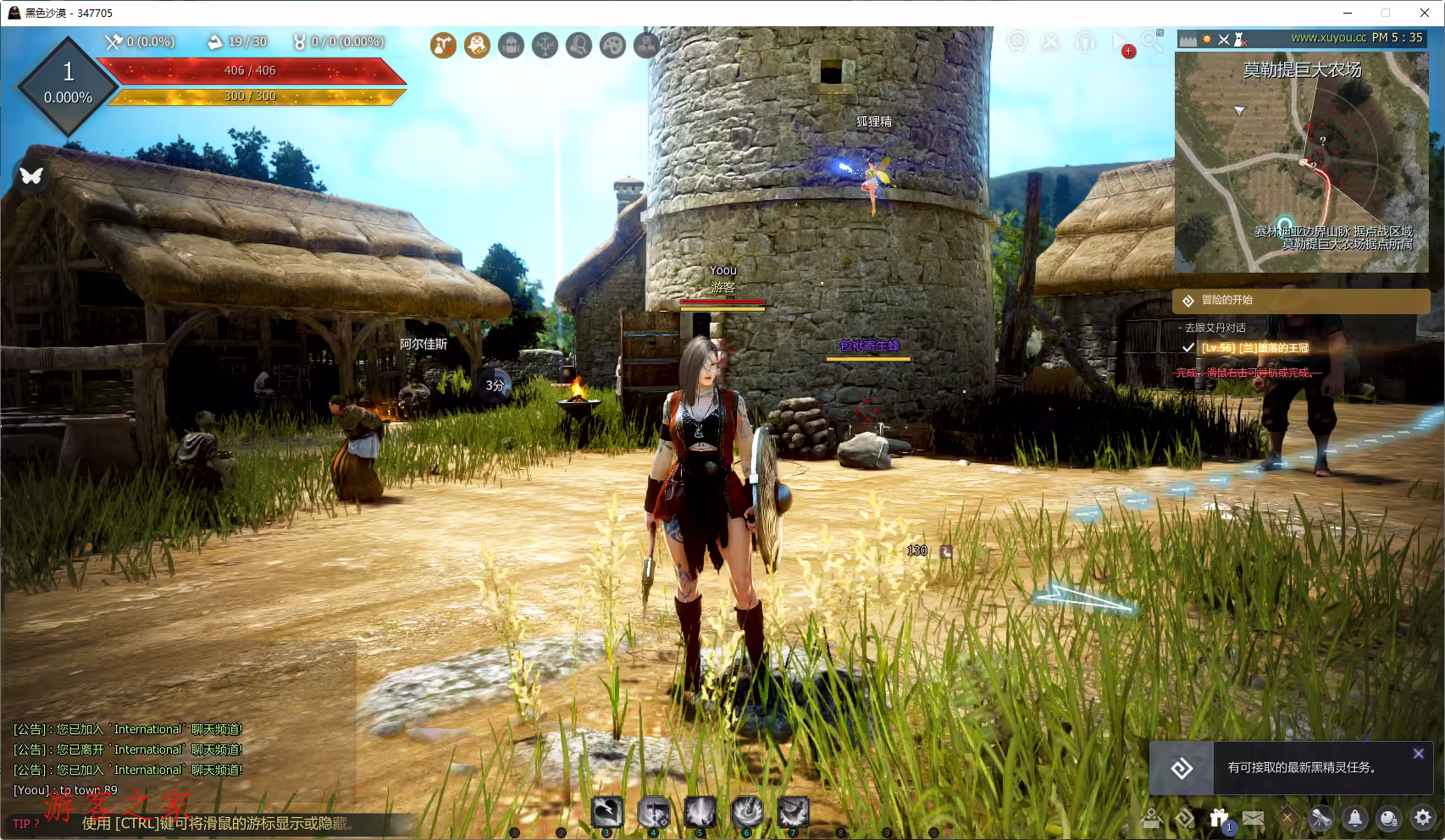This screenshot has height=840, width=1445.
Task: Close the game window
Action: point(1425,13)
